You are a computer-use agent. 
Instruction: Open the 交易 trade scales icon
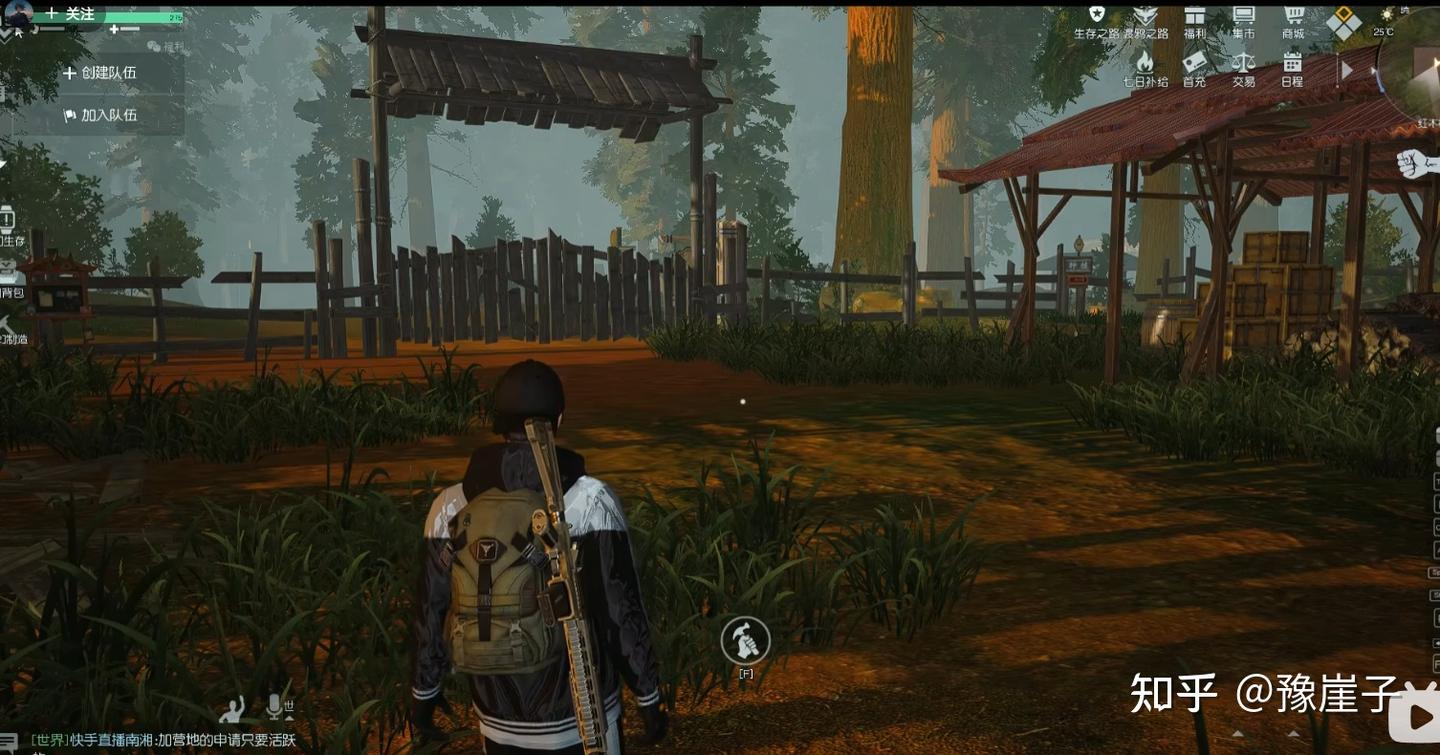pyautogui.click(x=1243, y=68)
